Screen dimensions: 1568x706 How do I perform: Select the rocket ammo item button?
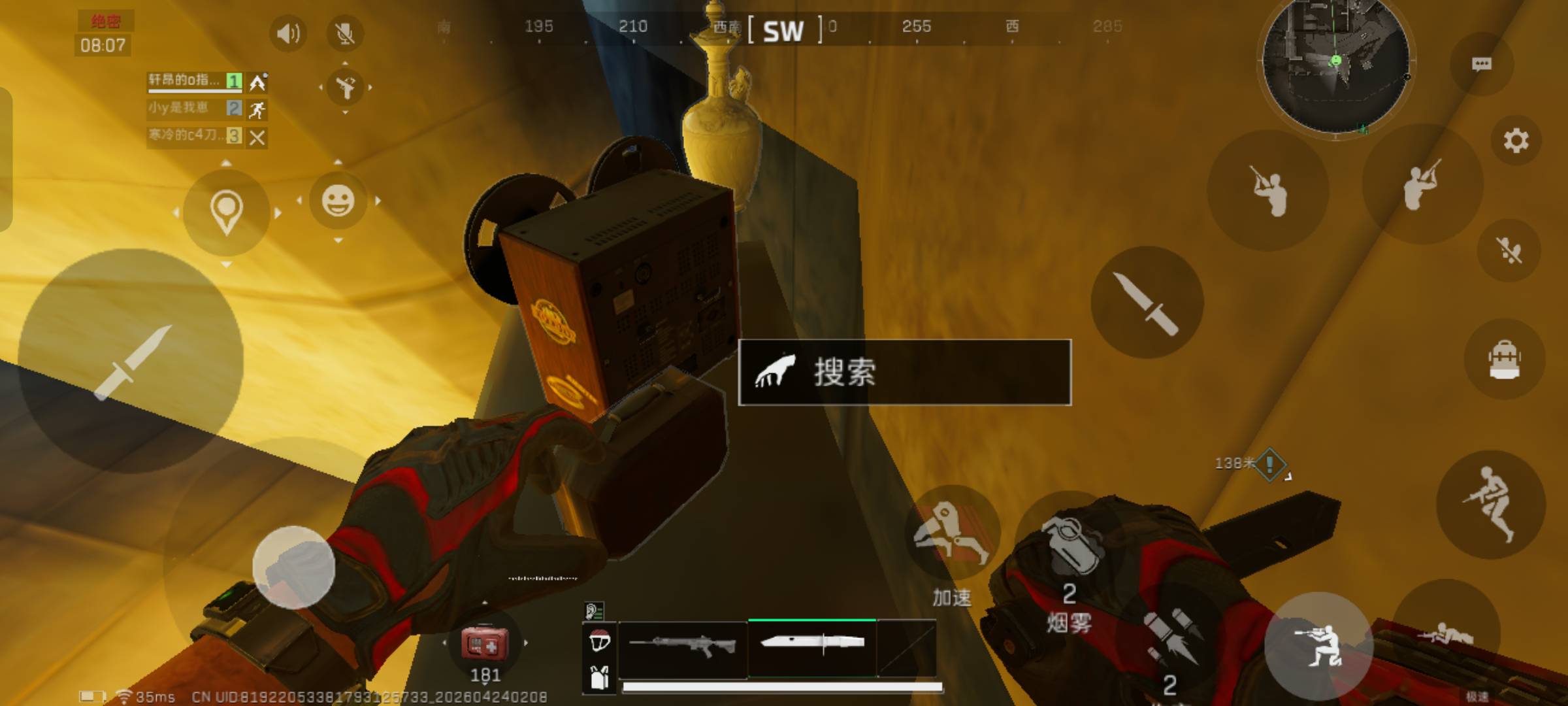pos(1169,637)
